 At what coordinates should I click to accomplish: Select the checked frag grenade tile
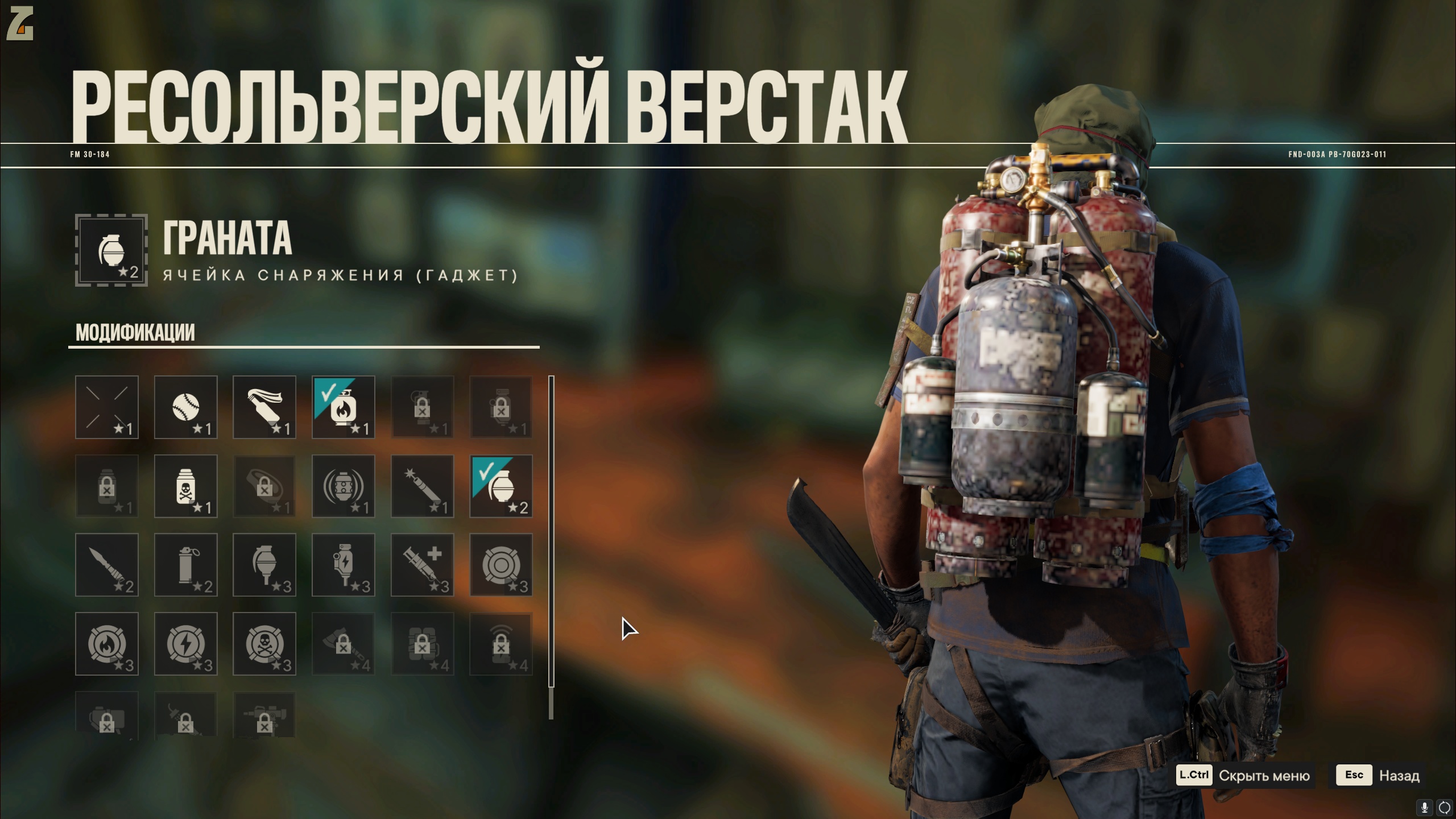501,486
